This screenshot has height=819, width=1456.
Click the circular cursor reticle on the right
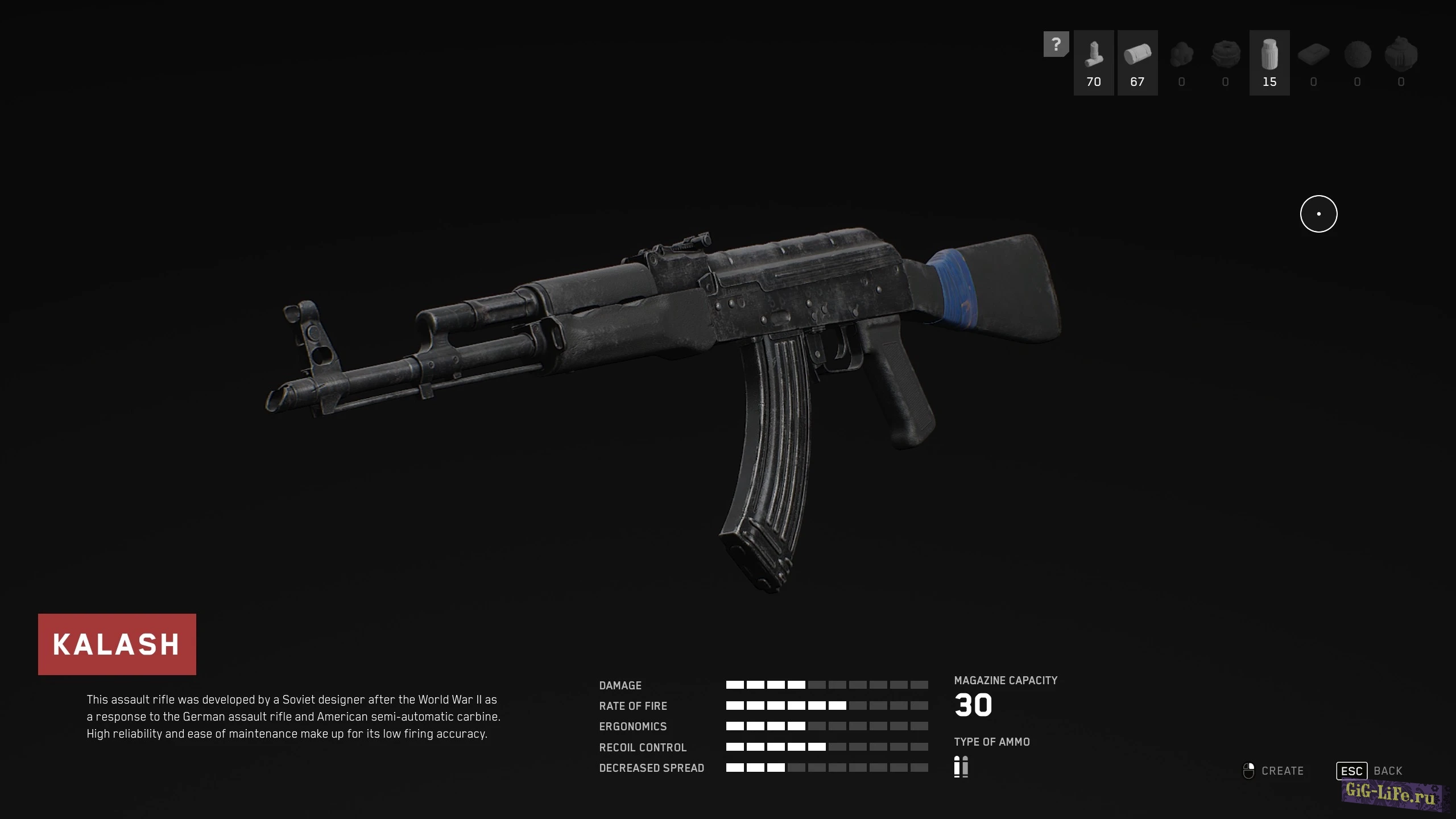(x=1318, y=214)
